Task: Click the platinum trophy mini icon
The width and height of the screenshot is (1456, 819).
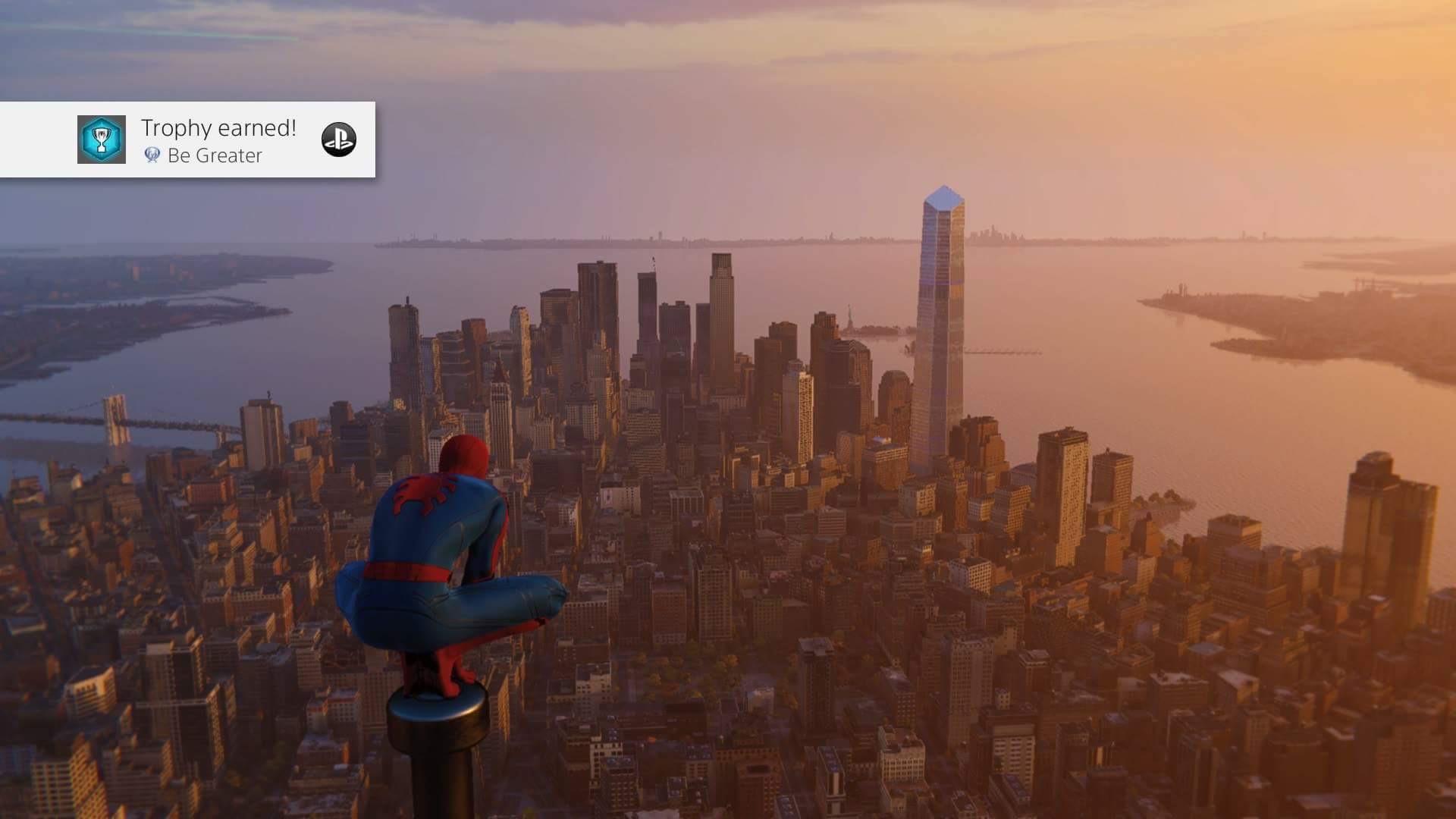Action: coord(151,155)
